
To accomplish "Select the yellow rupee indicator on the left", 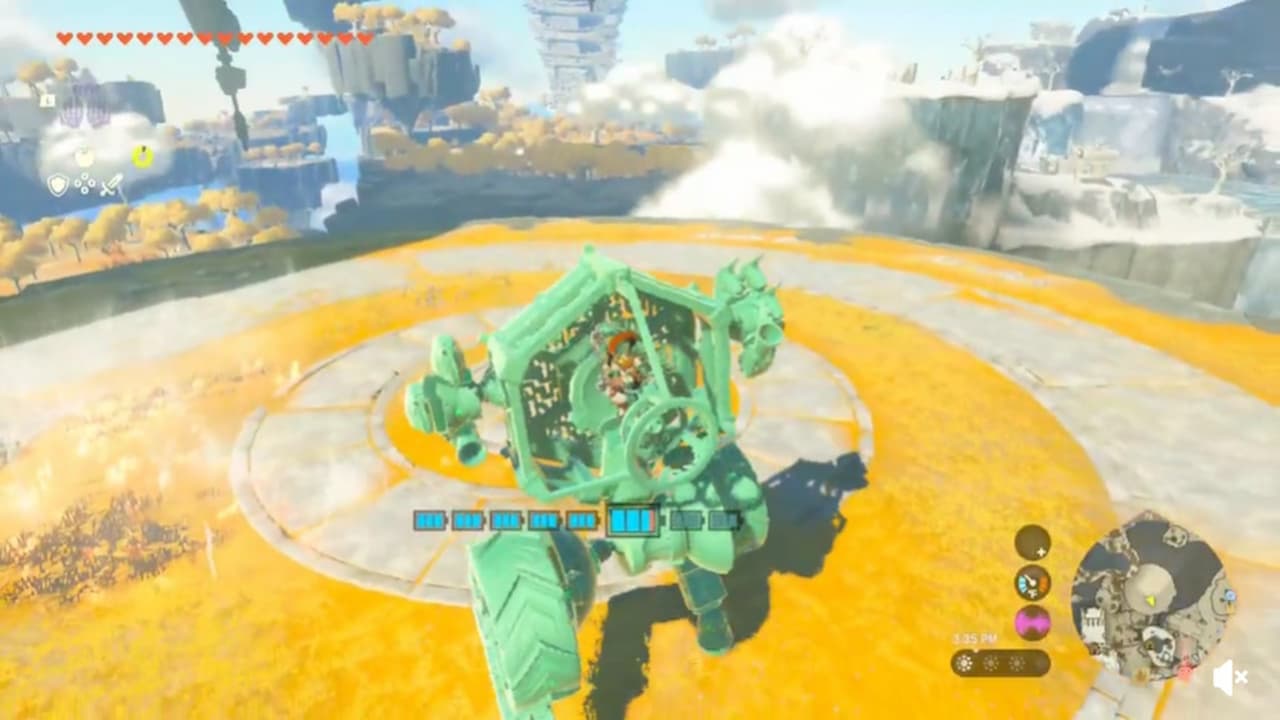I will [143, 156].
